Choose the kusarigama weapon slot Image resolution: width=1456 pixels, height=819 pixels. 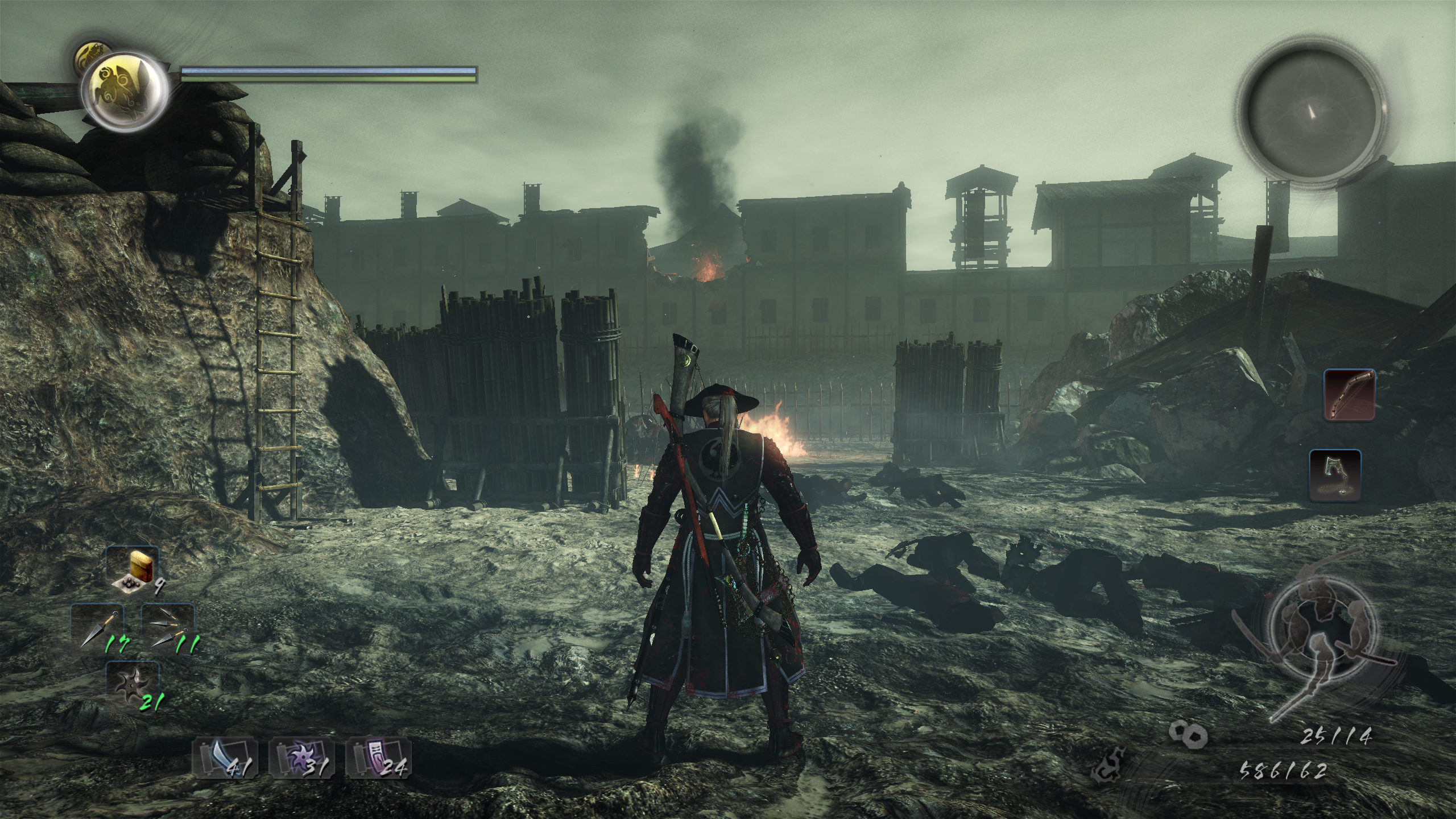click(1335, 476)
